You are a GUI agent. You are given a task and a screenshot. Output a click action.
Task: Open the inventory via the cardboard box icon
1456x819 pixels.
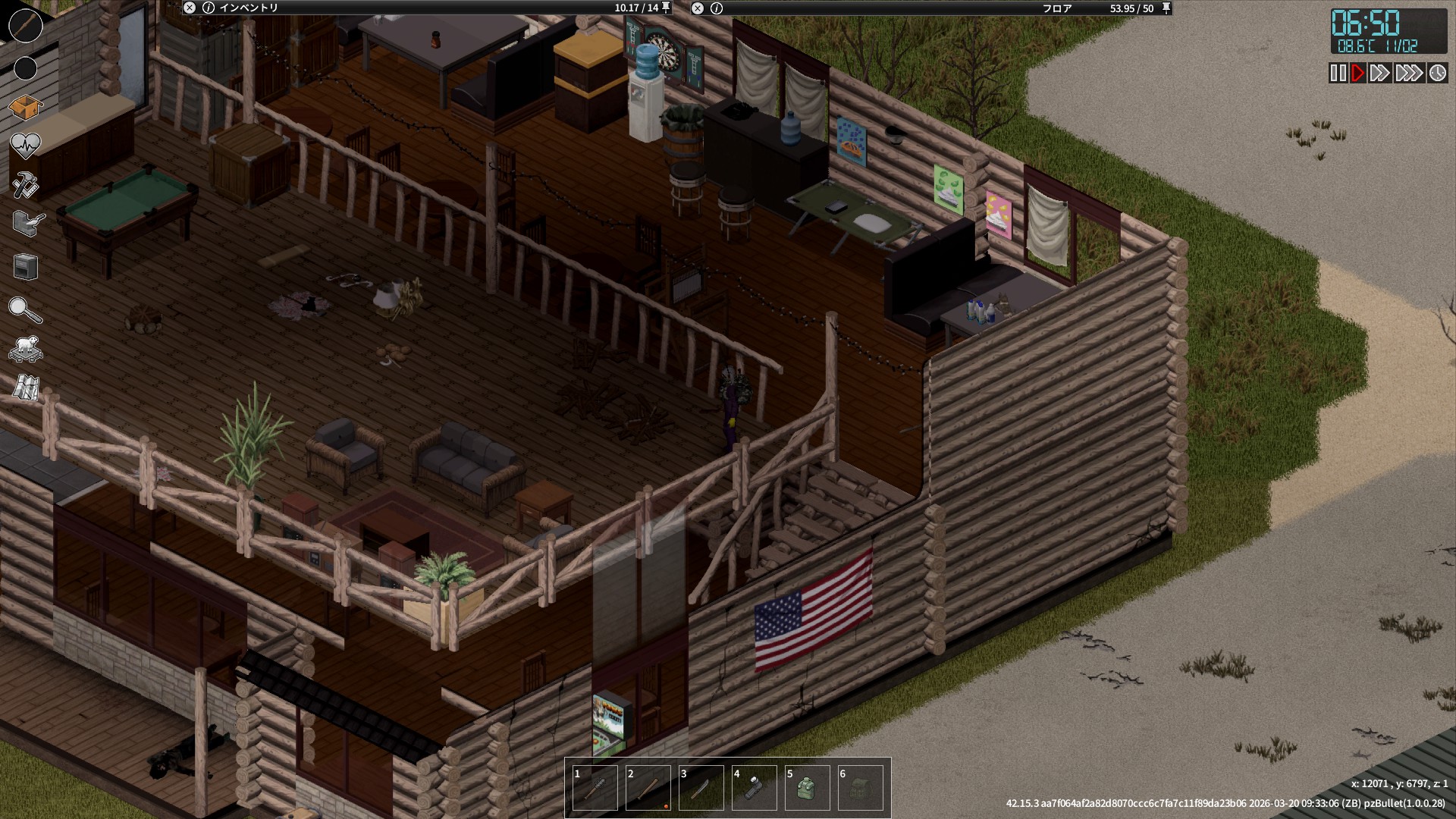pyautogui.click(x=25, y=107)
